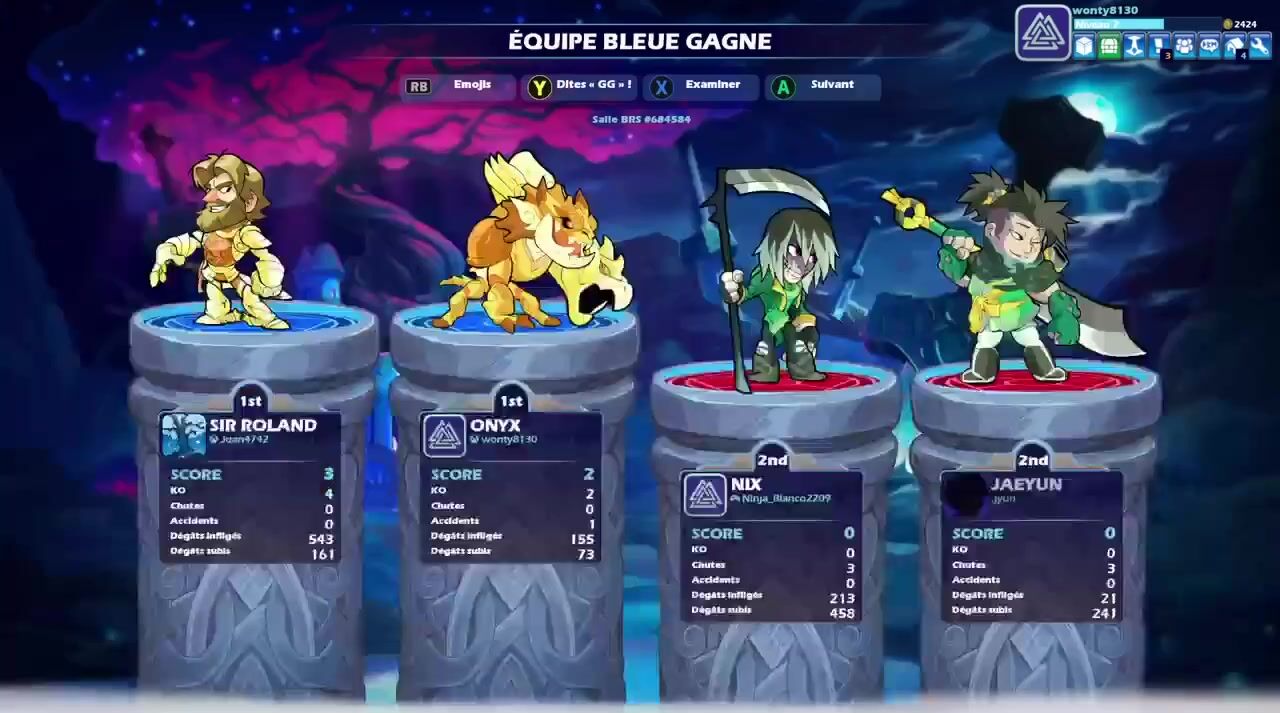Show the exclamation mark notifications icon

1160,46
